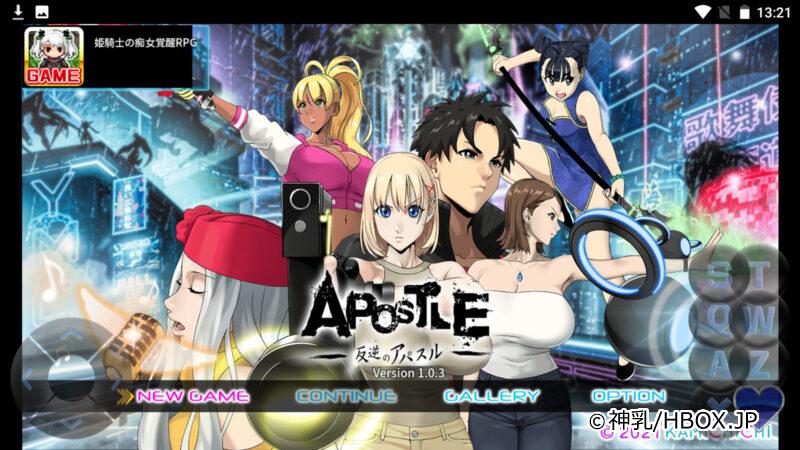800x450 pixels.
Task: Choose CONTINUE to load a save
Action: coord(346,396)
